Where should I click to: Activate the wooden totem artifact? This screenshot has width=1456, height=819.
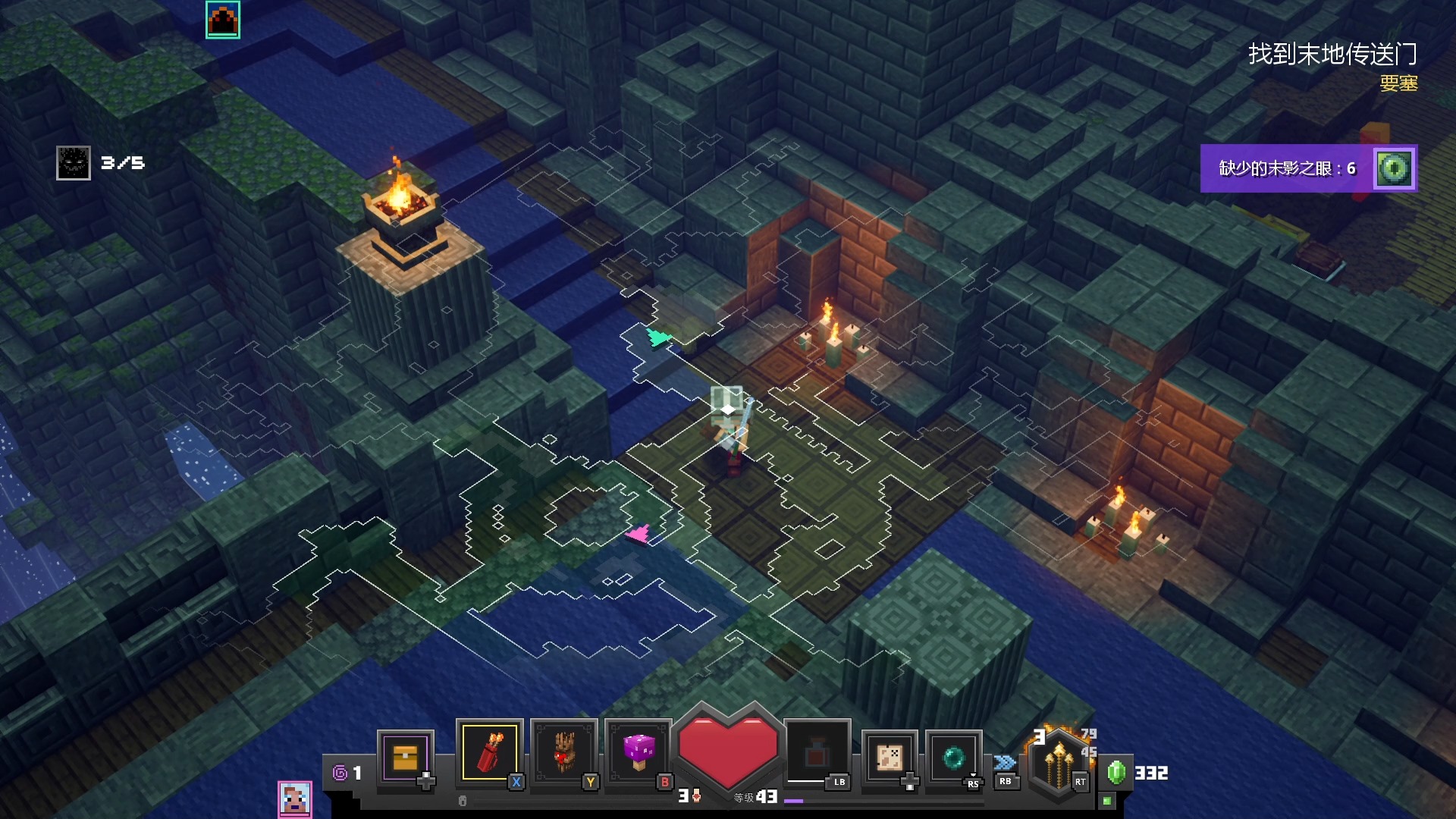[563, 752]
